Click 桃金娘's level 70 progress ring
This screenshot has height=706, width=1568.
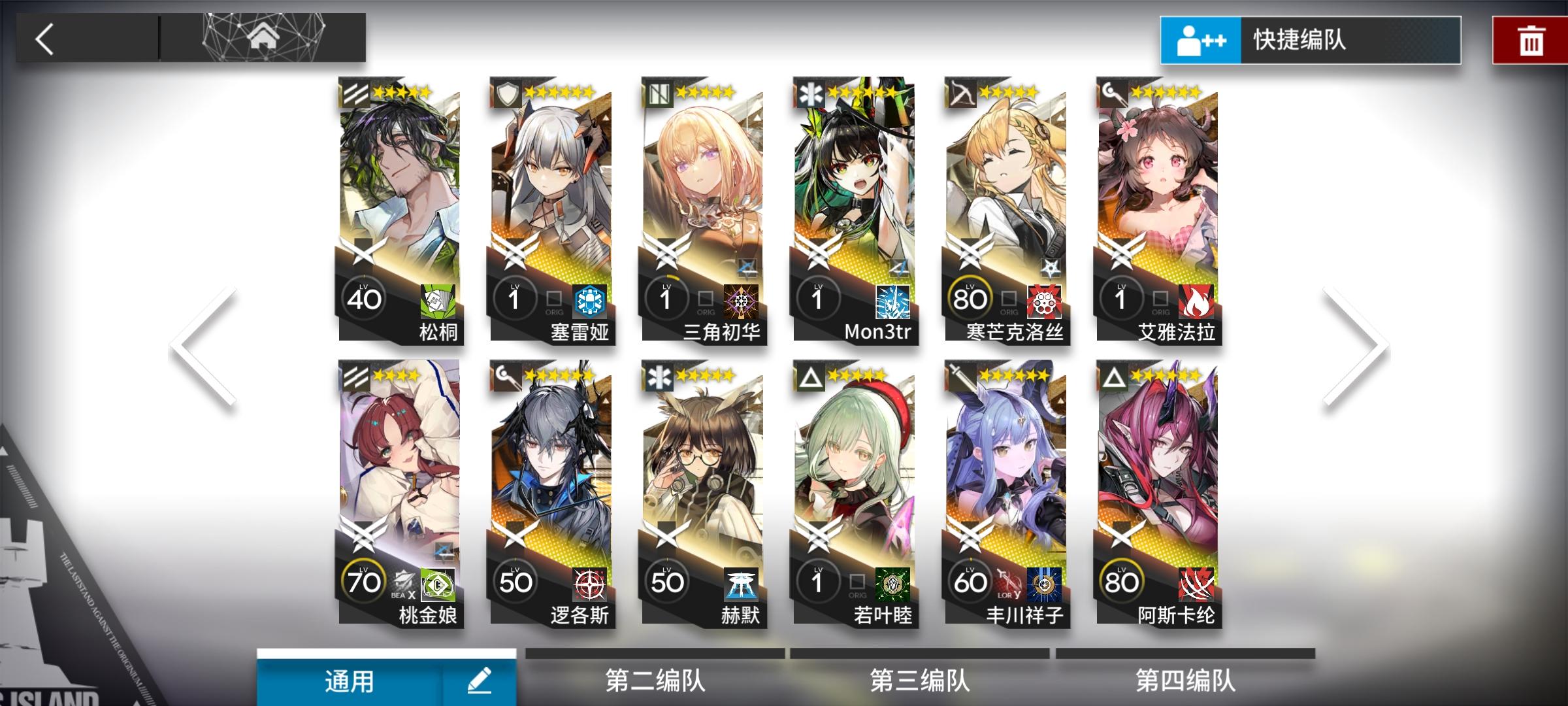coord(363,583)
